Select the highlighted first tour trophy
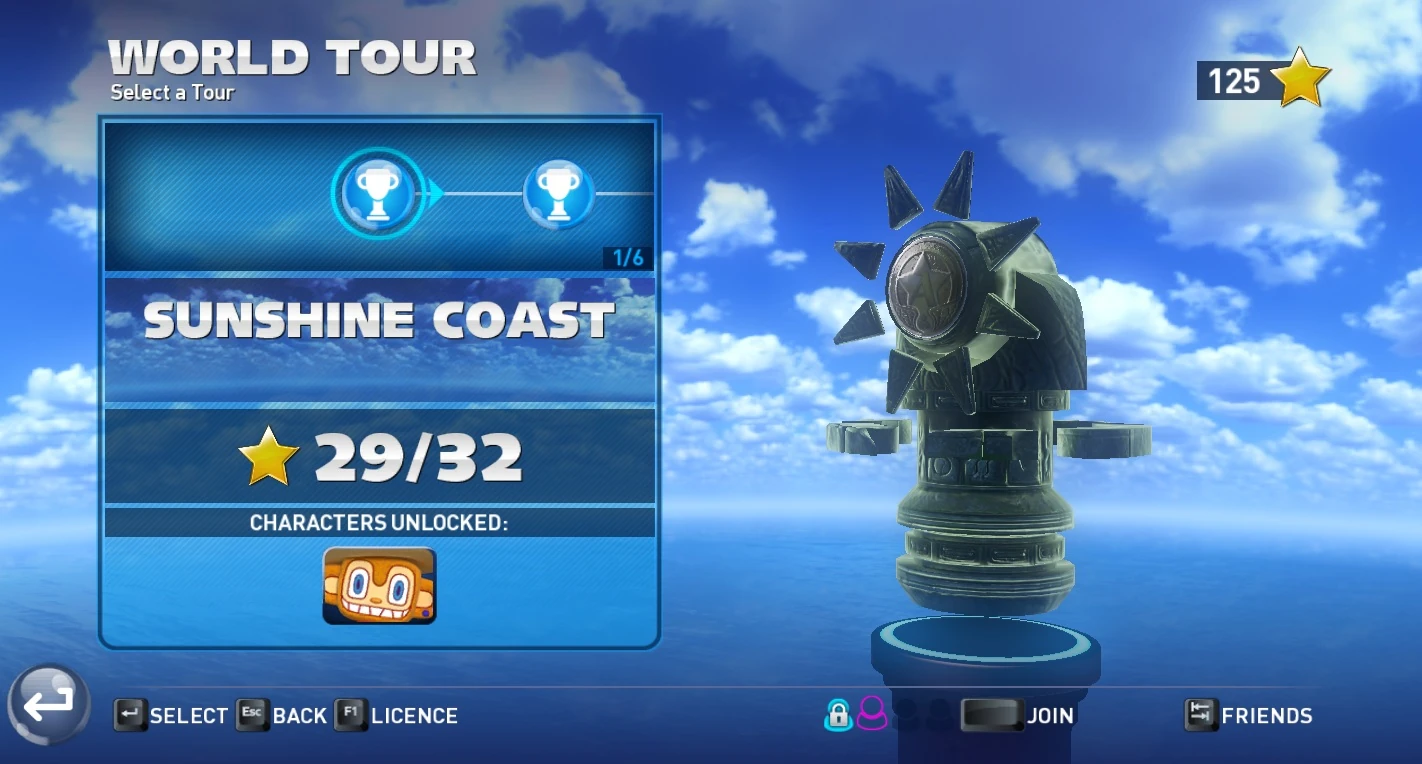Viewport: 1422px width, 764px height. click(x=377, y=193)
